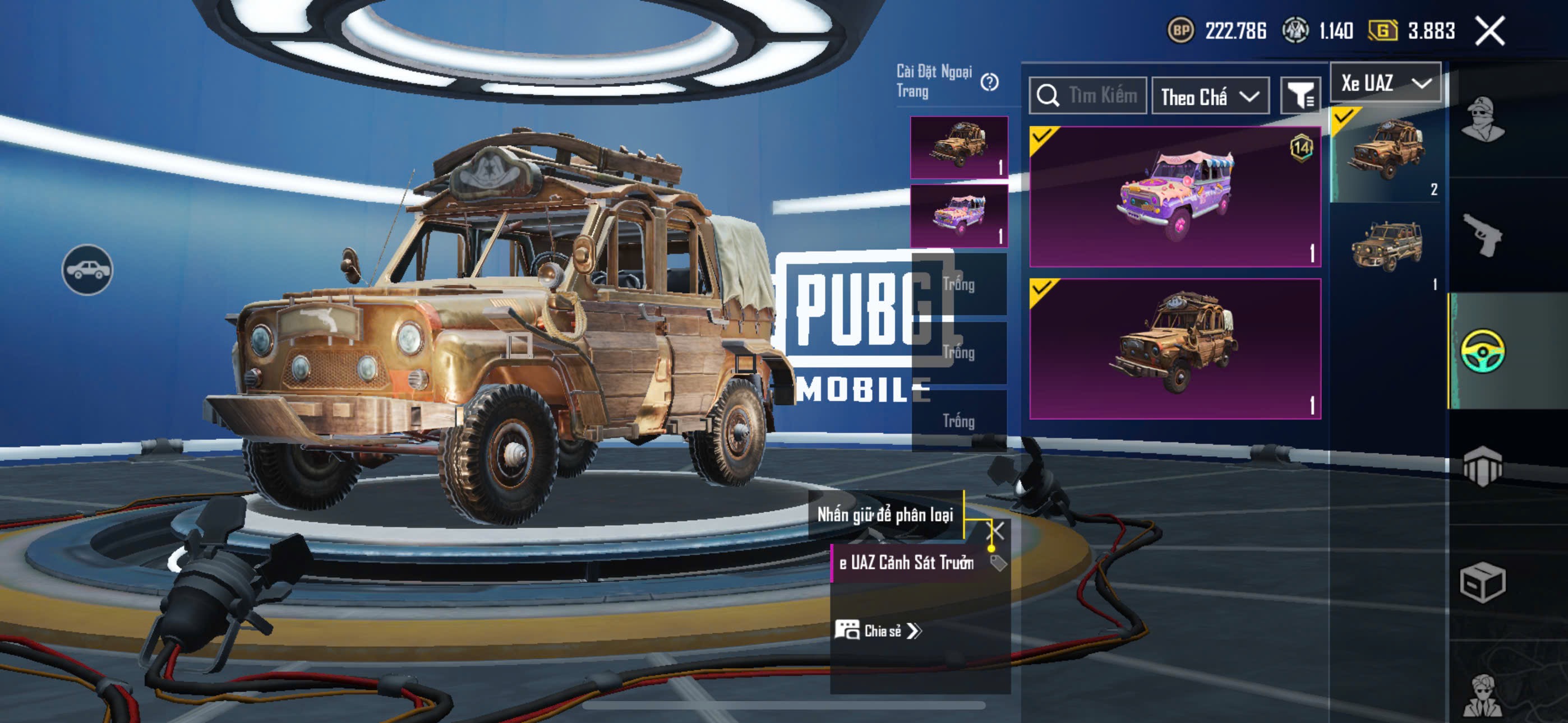Switch to the supply crate box tab

[1483, 582]
